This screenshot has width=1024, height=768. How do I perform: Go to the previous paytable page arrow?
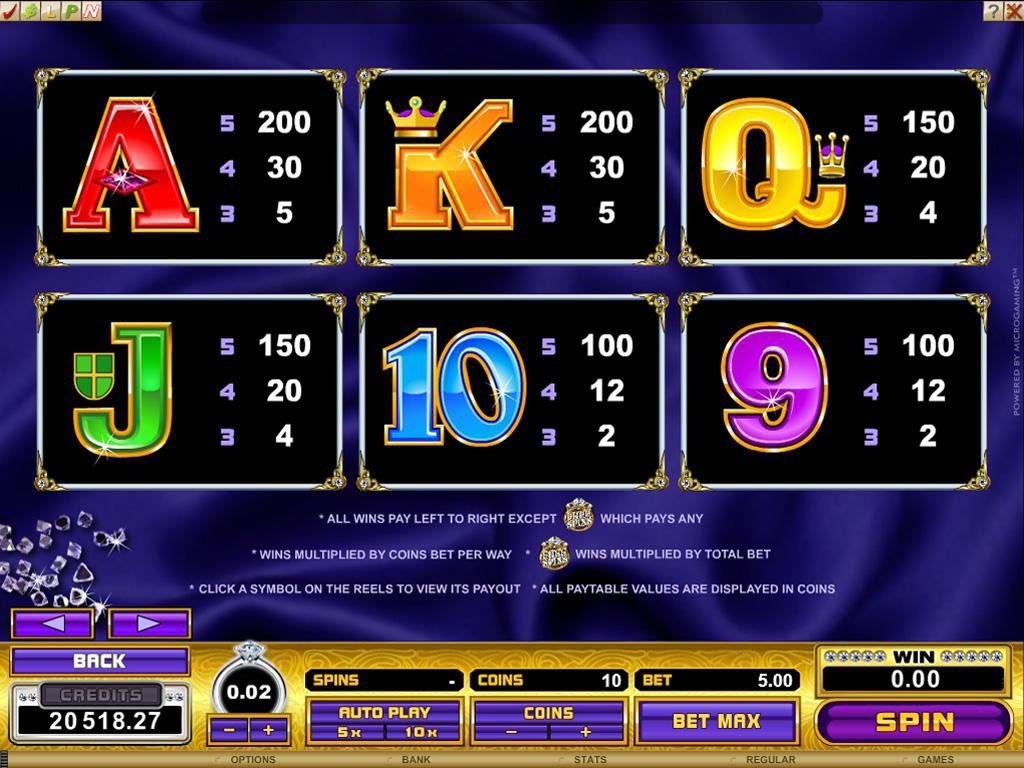pos(52,624)
